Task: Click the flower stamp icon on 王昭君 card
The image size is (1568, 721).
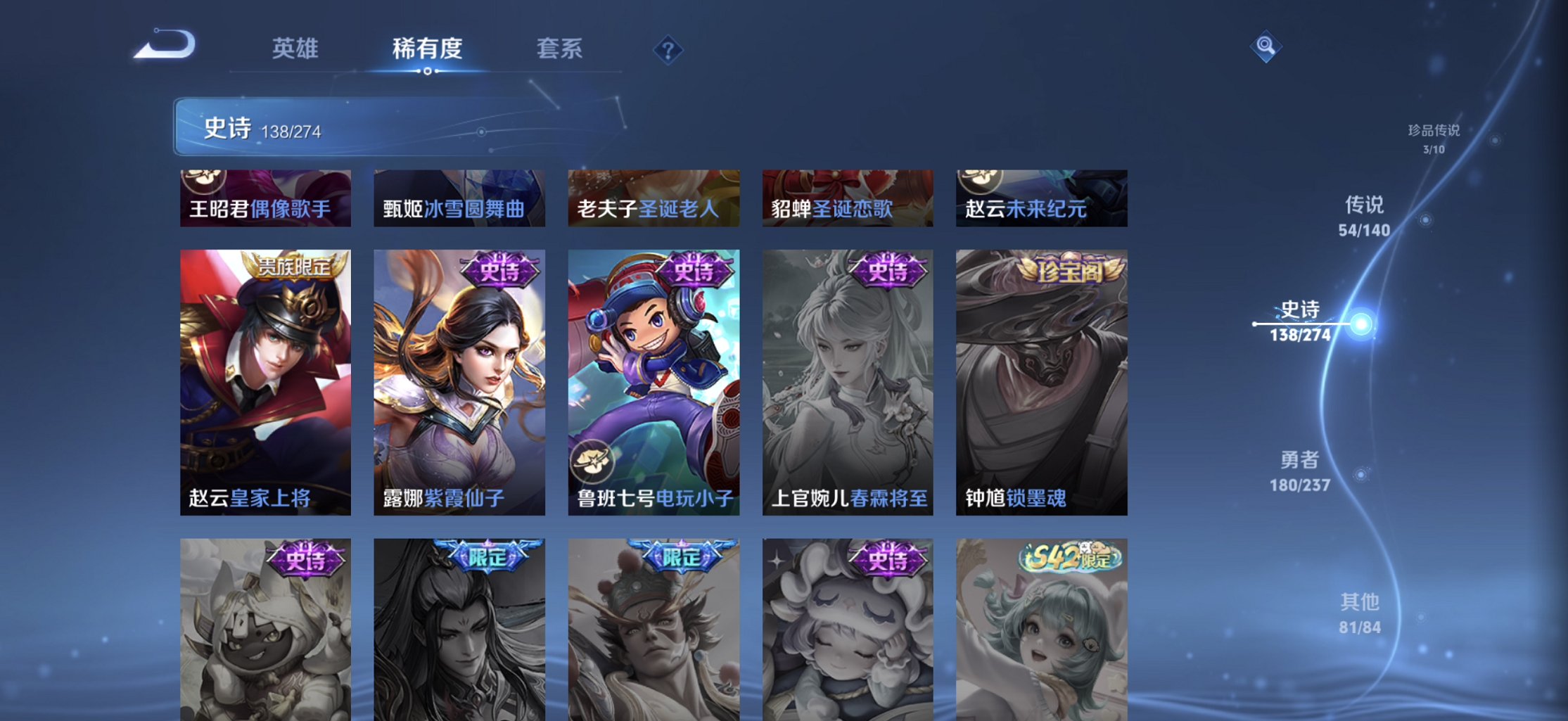Action: pyautogui.click(x=204, y=181)
